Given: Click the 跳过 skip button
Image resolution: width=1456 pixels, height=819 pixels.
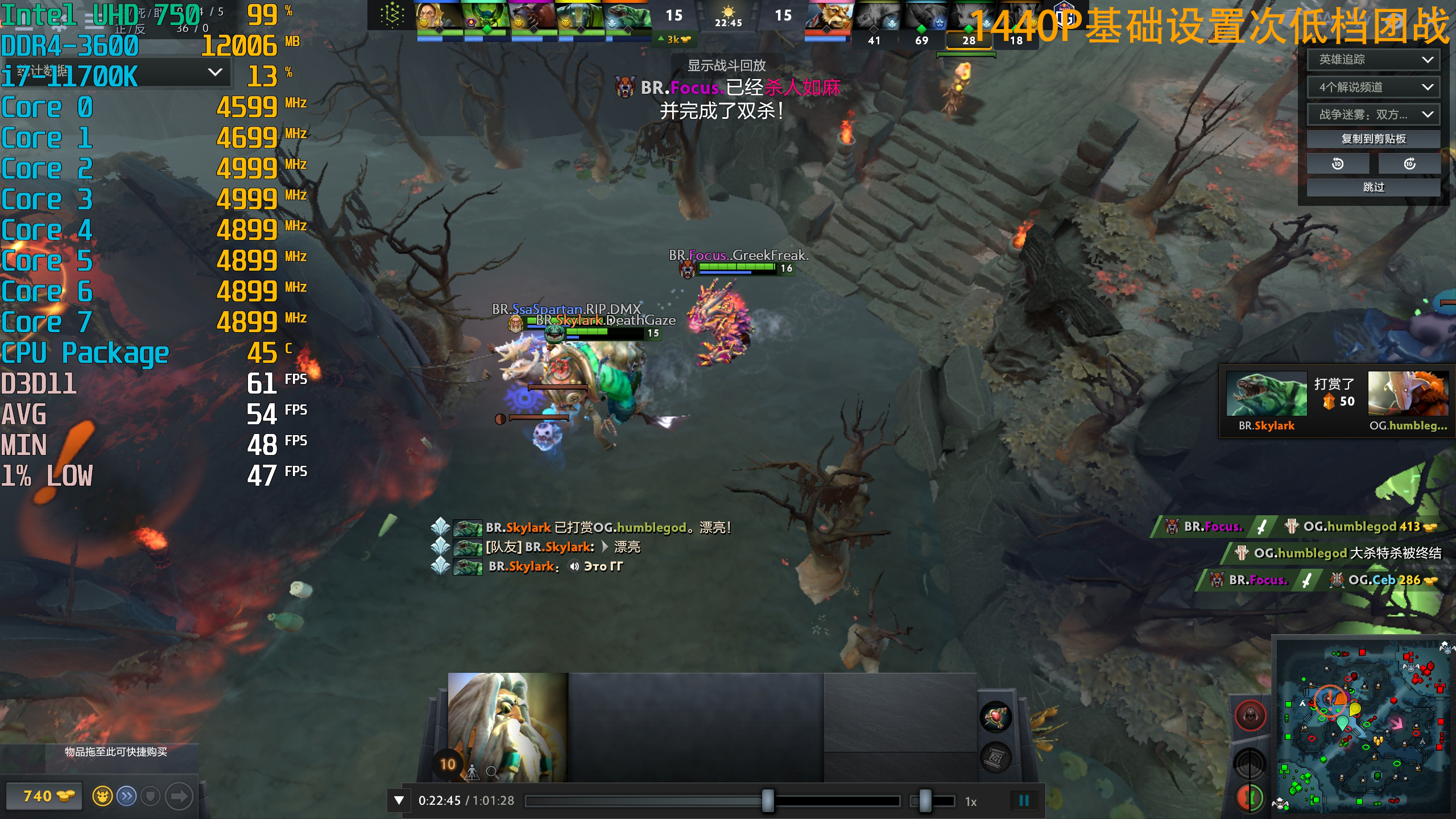Looking at the screenshot, I should tap(1373, 187).
